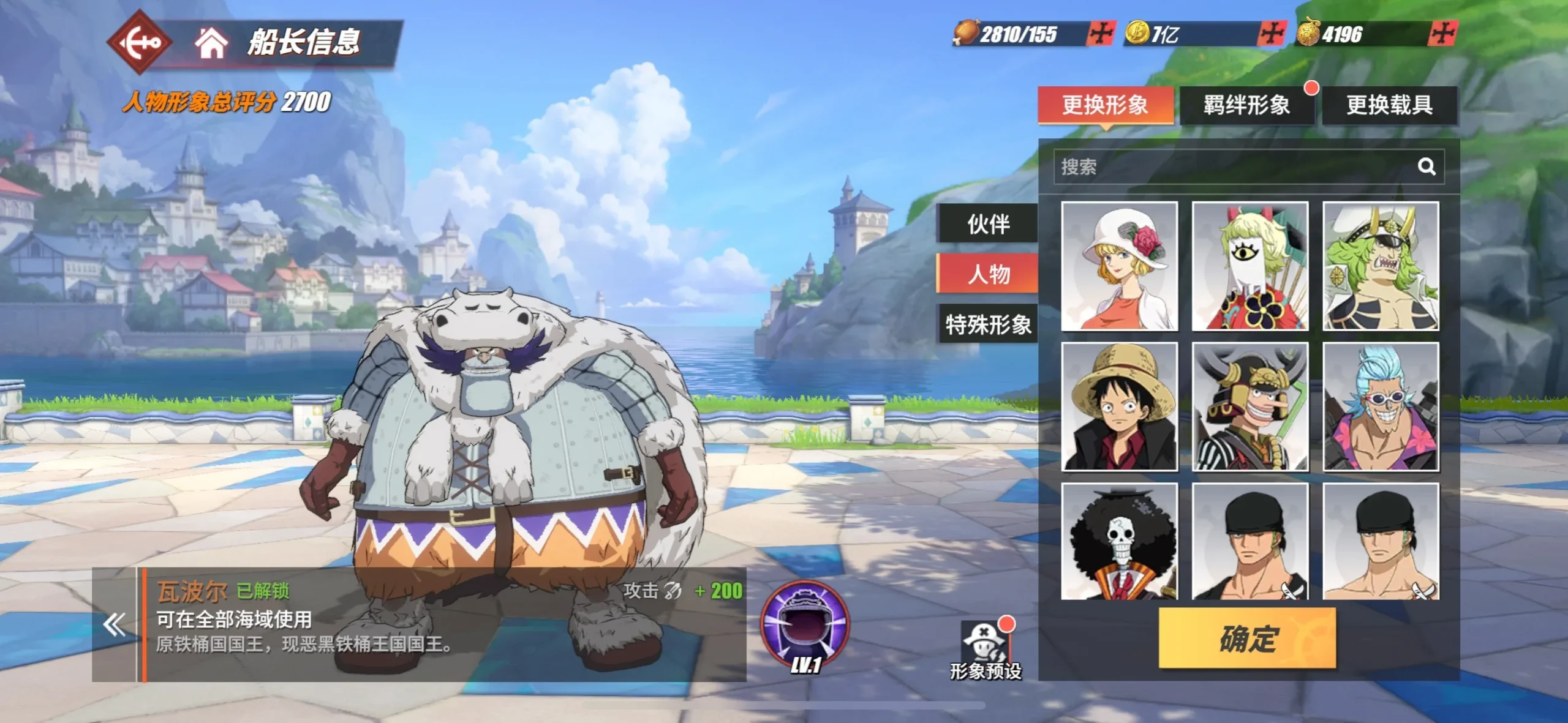Open the 特殊形象 category
The height and width of the screenshot is (723, 1568).
pyautogui.click(x=988, y=324)
